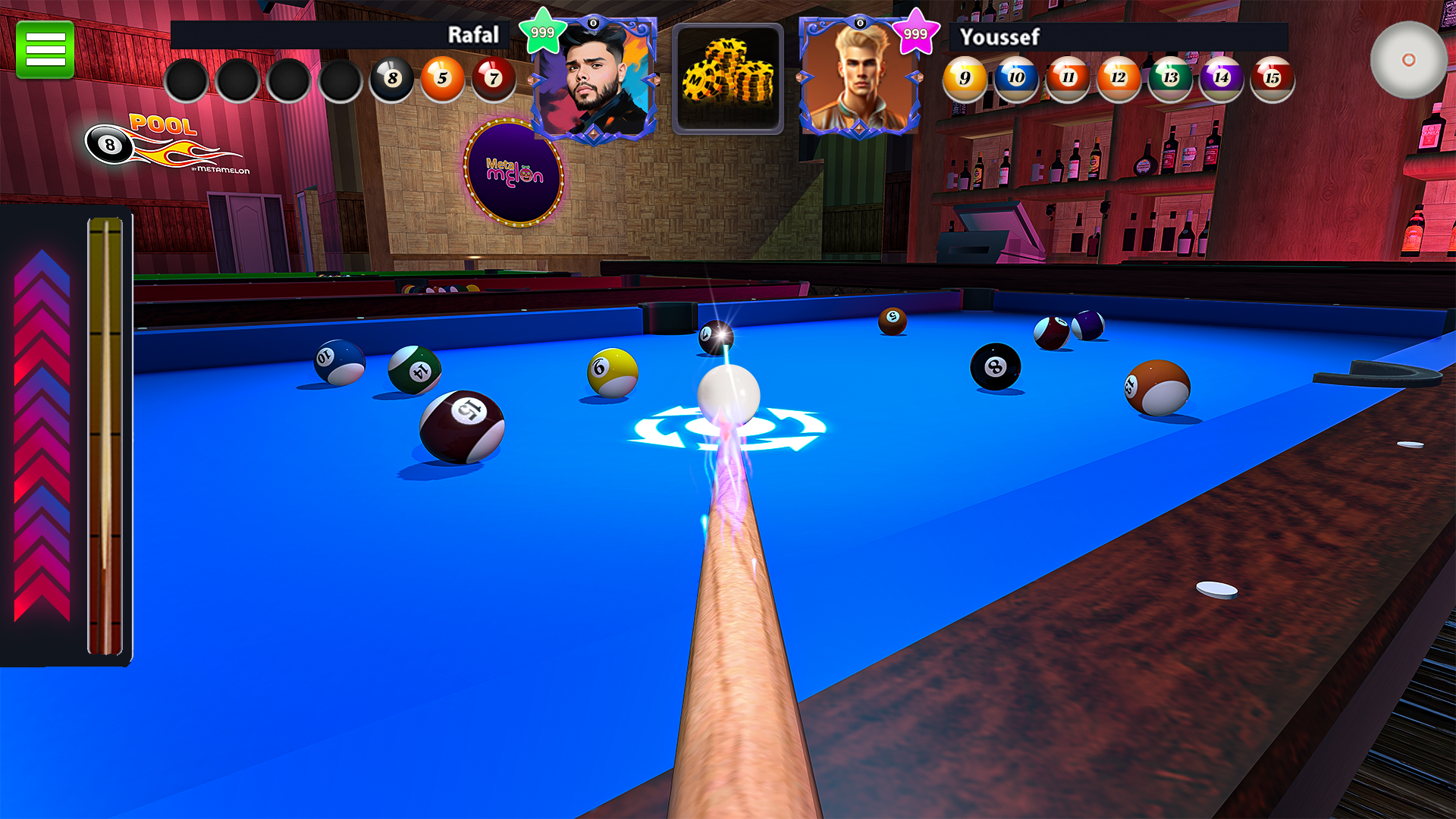Image resolution: width=1456 pixels, height=819 pixels.
Task: Select the purple 14 ball tracker icon
Action: (x=1220, y=78)
